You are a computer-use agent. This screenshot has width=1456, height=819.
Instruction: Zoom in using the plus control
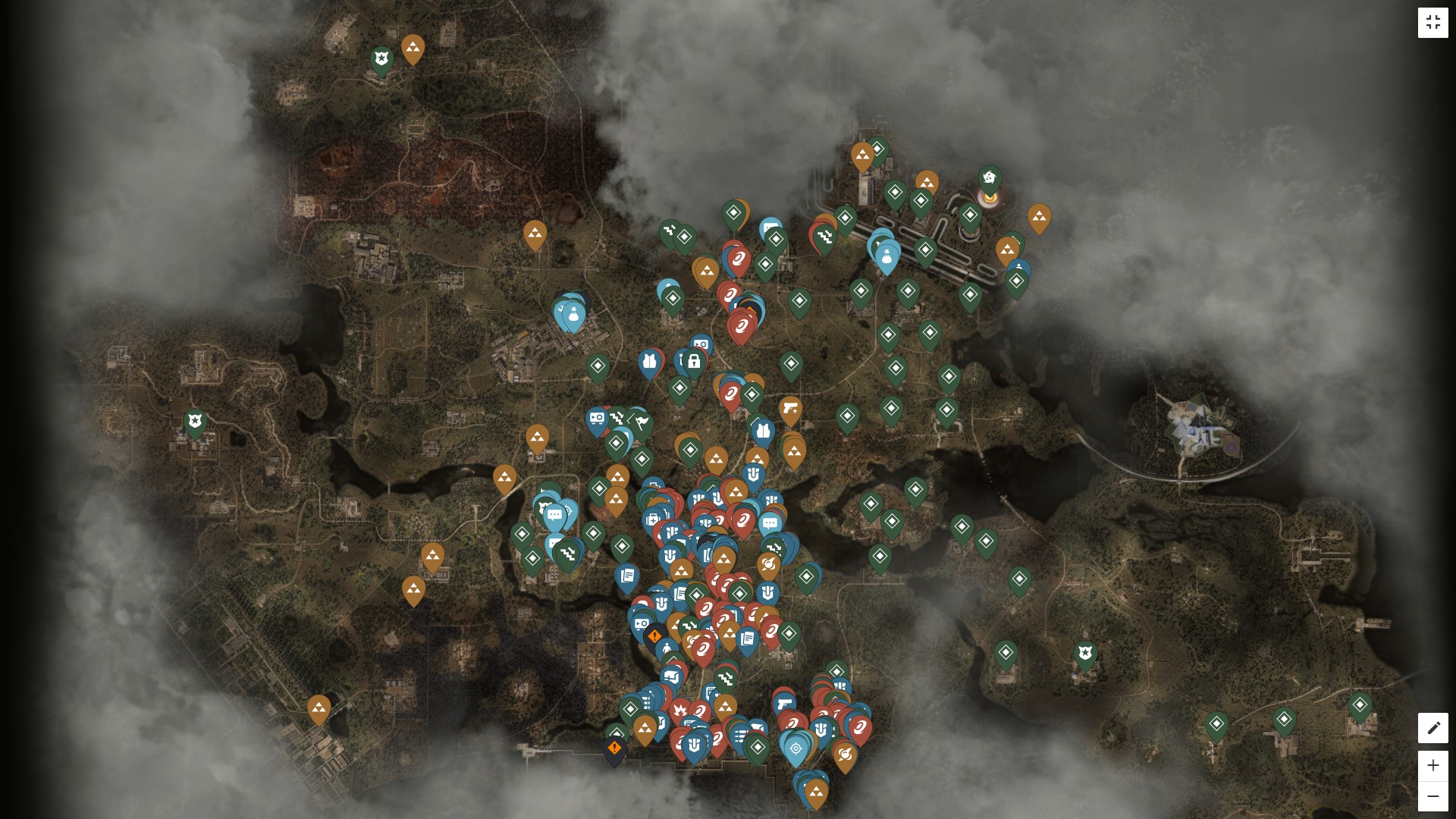[1432, 765]
